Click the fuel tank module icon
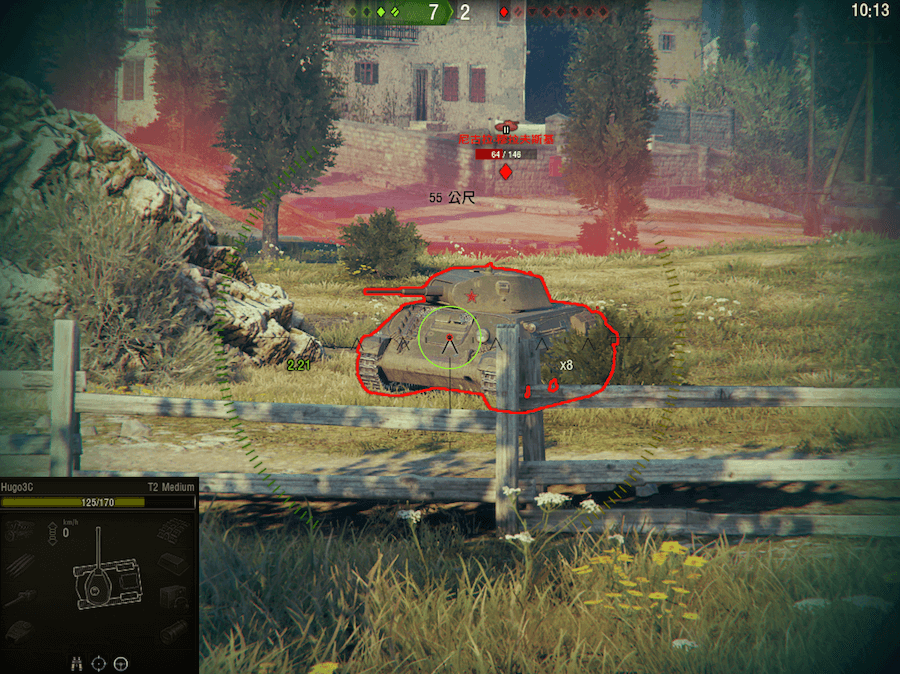 coord(175,563)
